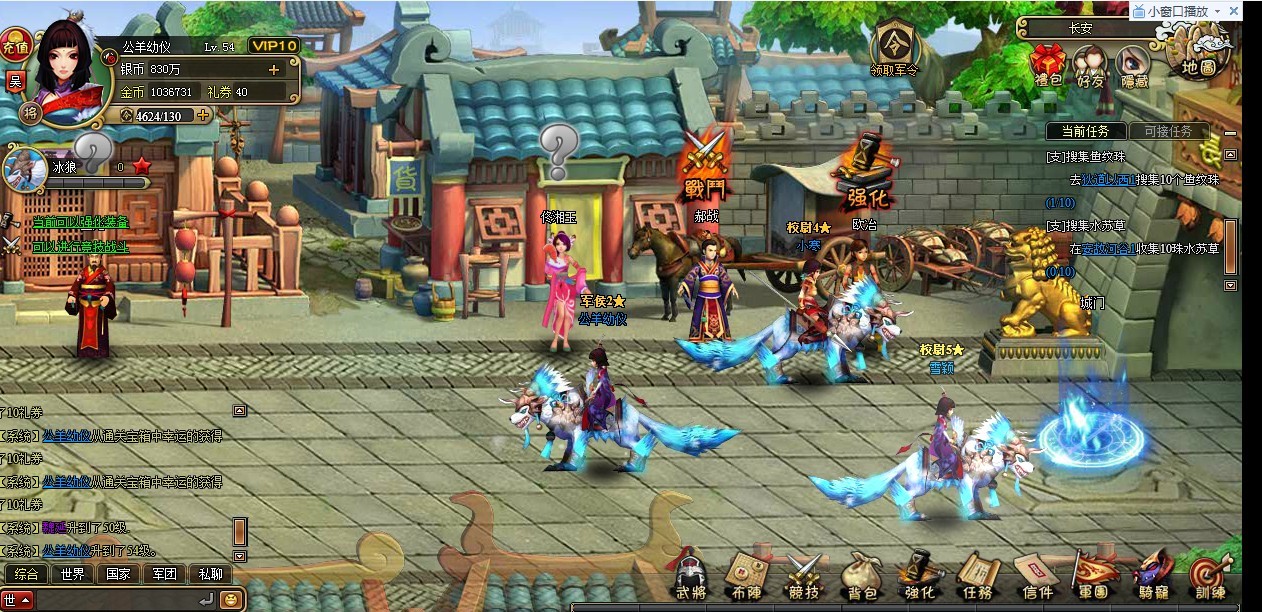Click the 充值 recharge button
Viewport: 1262px width, 612px height.
click(15, 46)
